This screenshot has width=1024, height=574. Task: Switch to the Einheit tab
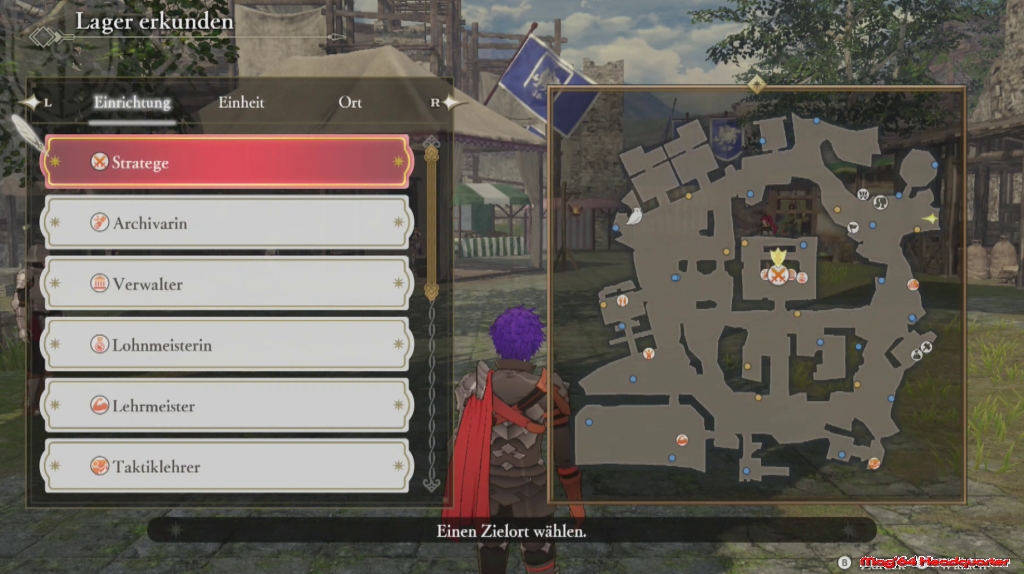pyautogui.click(x=241, y=102)
